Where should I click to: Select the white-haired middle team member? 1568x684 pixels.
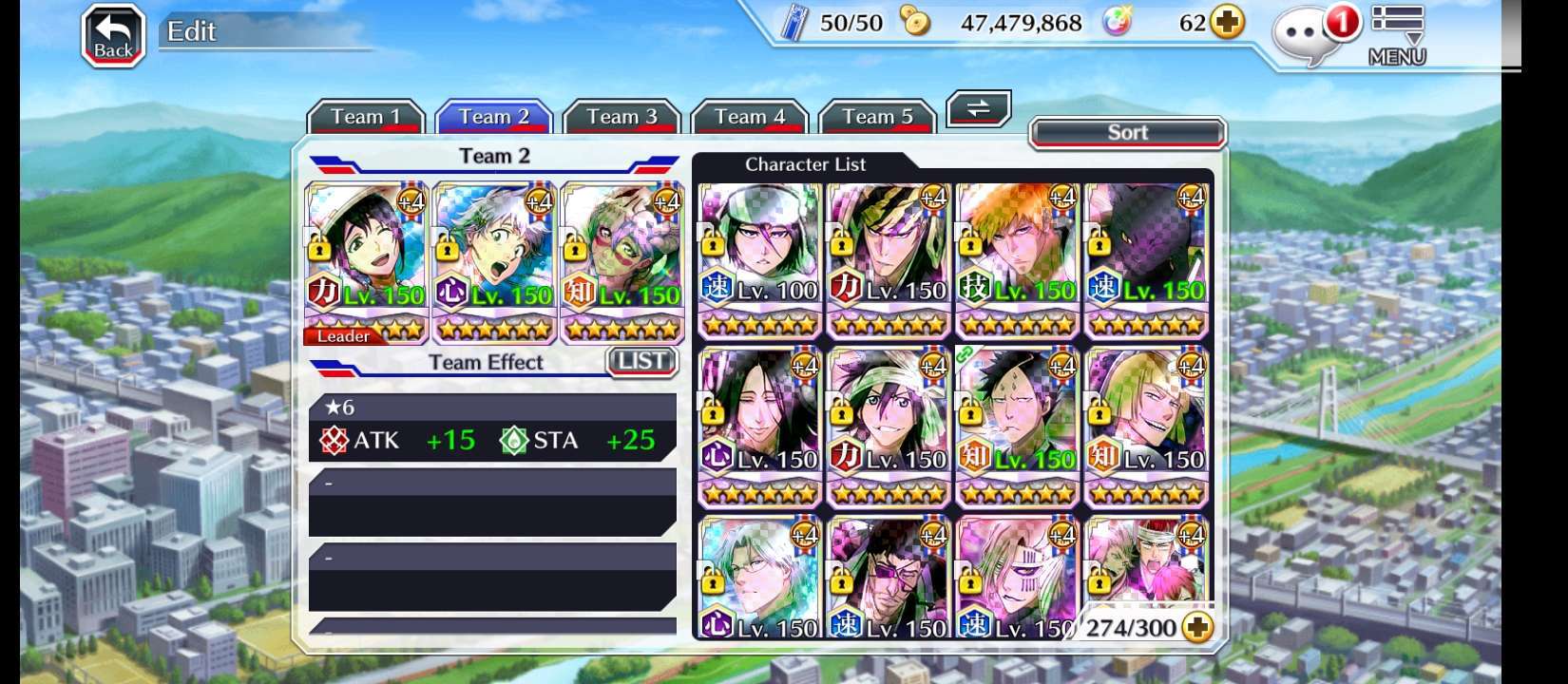[x=494, y=261]
